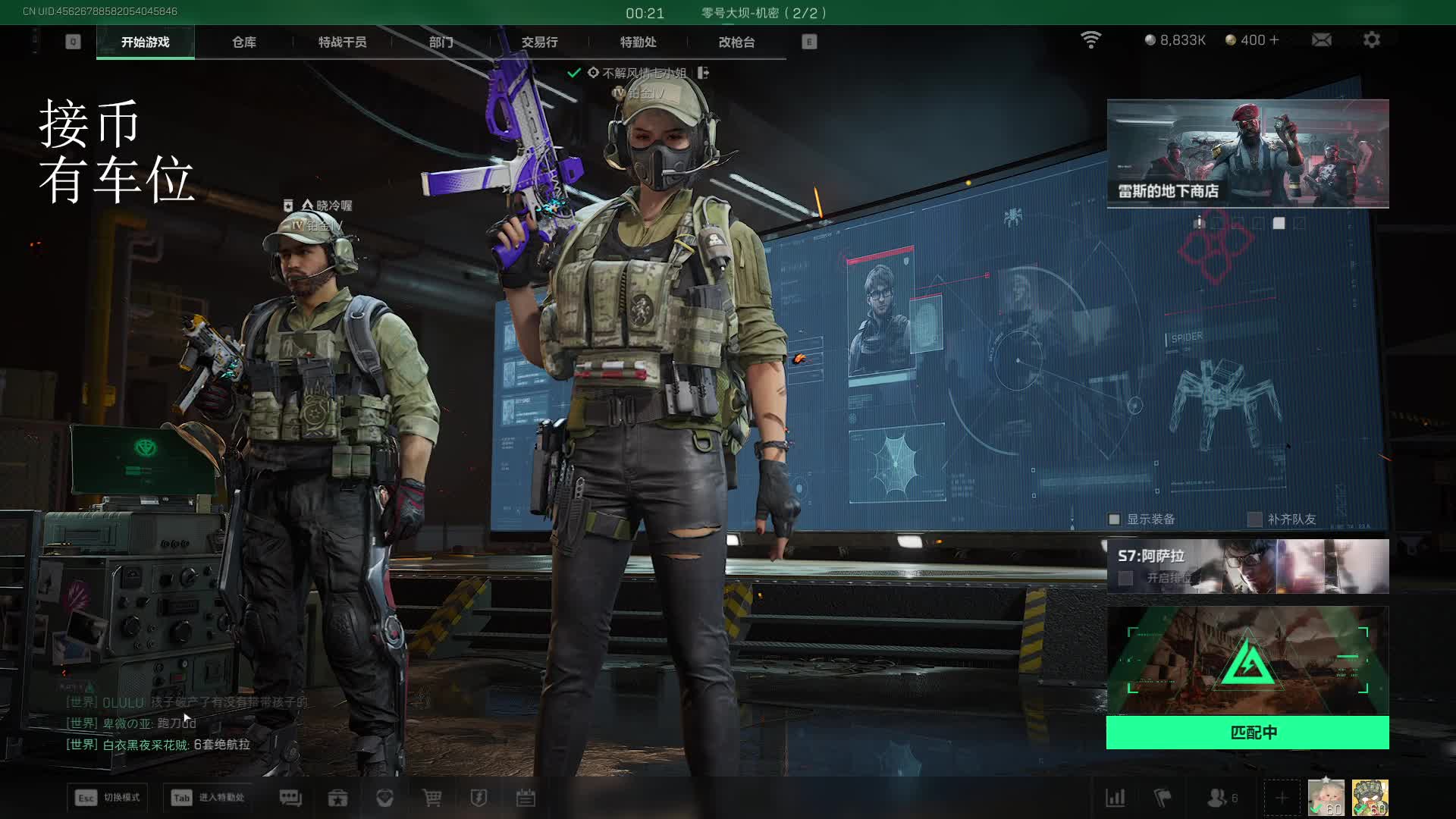The image size is (1456, 819).
Task: Open the calendar events icon
Action: pyautogui.click(x=526, y=798)
